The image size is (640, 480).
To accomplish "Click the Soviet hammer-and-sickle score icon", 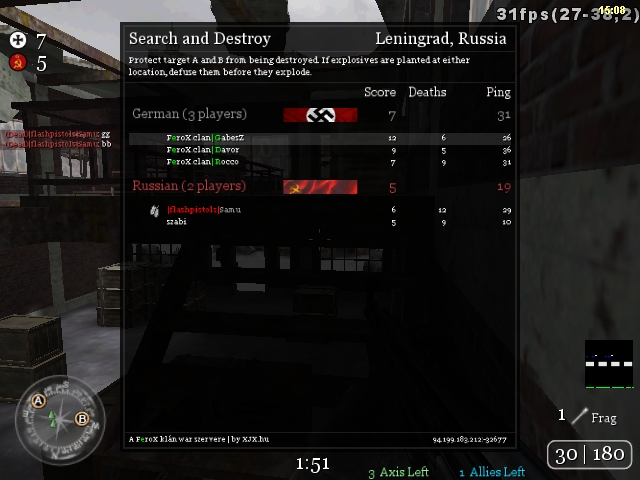I will point(18,63).
